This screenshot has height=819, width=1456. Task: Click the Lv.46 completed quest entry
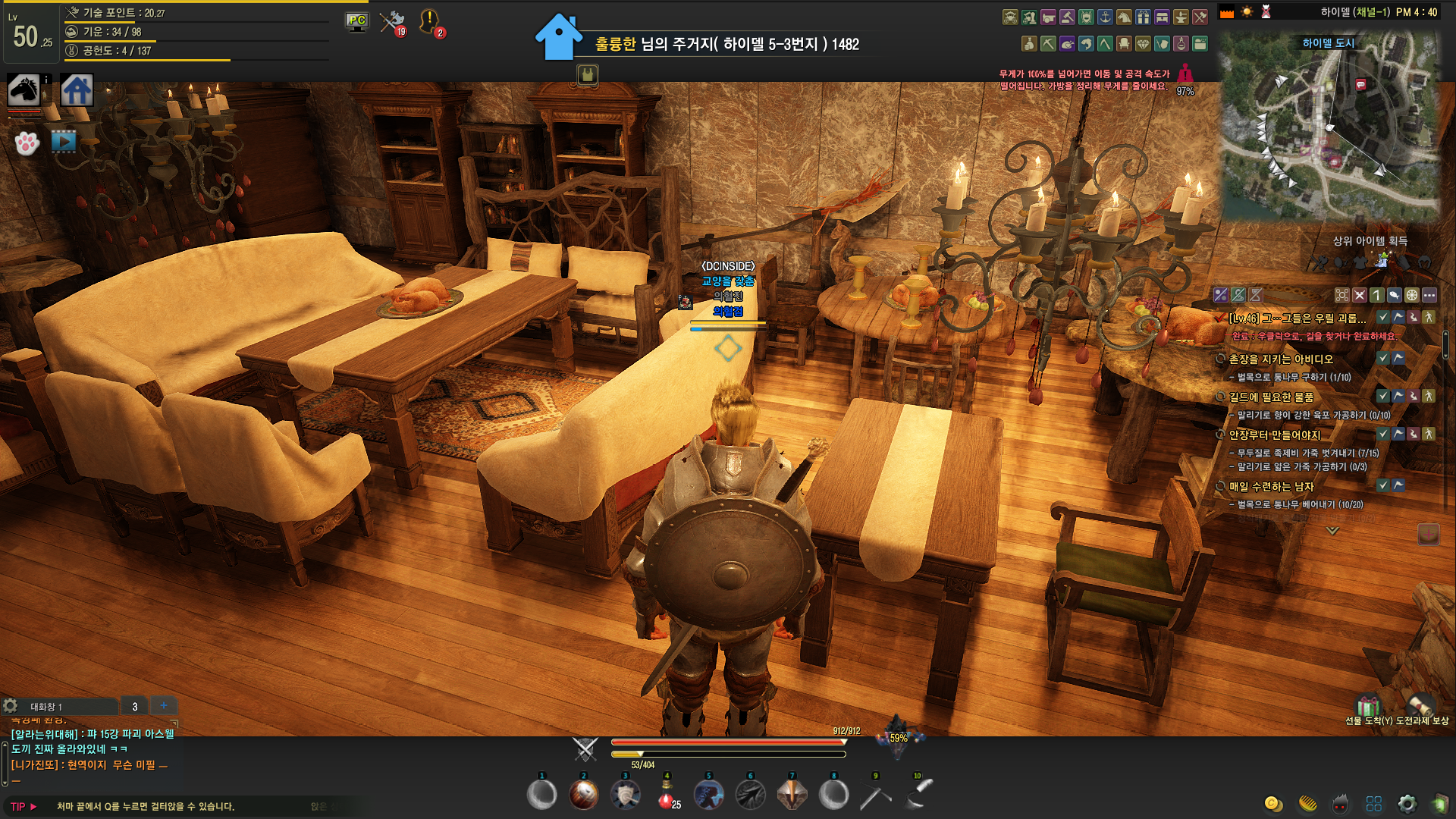coord(1298,318)
